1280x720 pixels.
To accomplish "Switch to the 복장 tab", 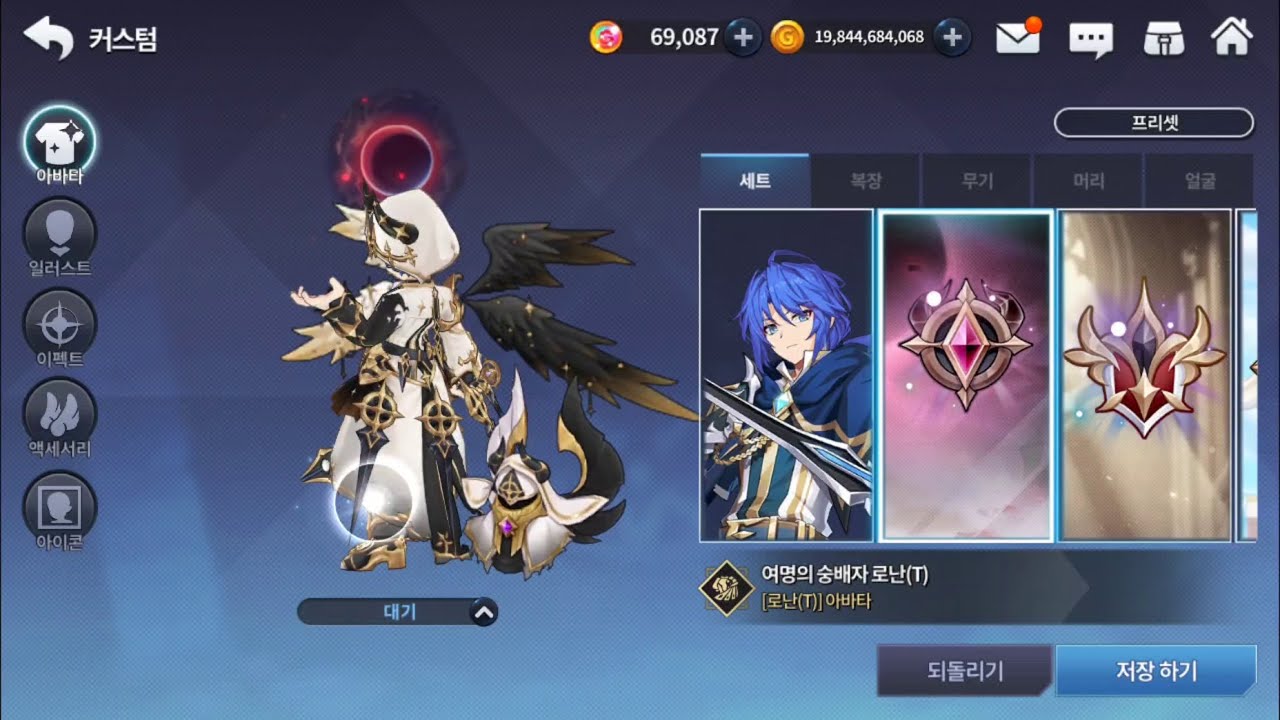I will 866,182.
